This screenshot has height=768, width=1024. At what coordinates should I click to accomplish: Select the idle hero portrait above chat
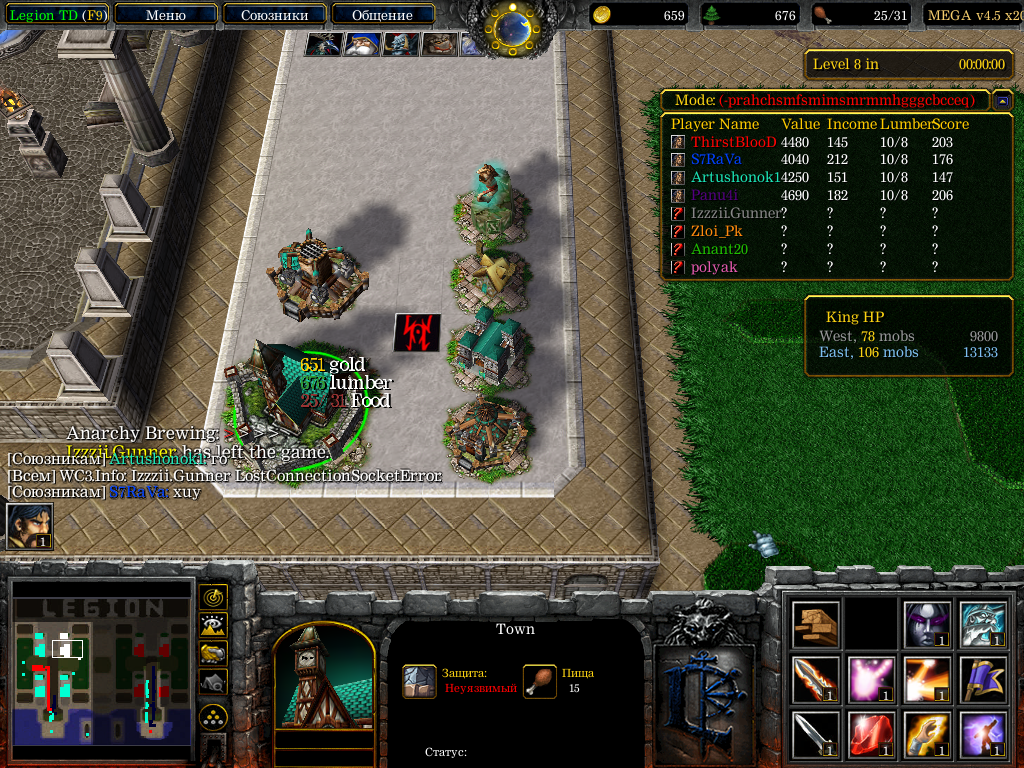coord(29,526)
